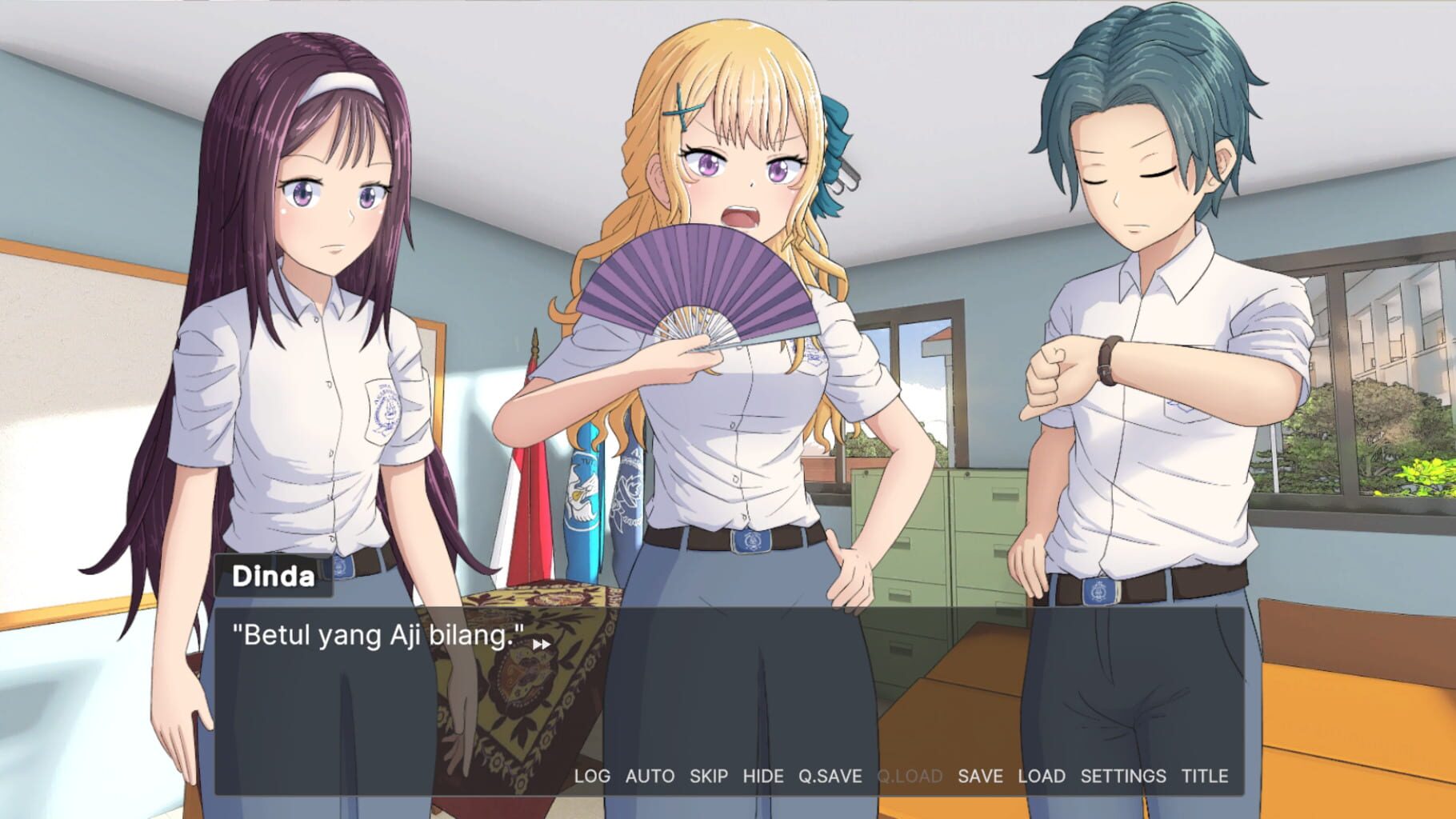
Task: Activate SKIP mode to fast-forward dialogue
Action: 707,776
